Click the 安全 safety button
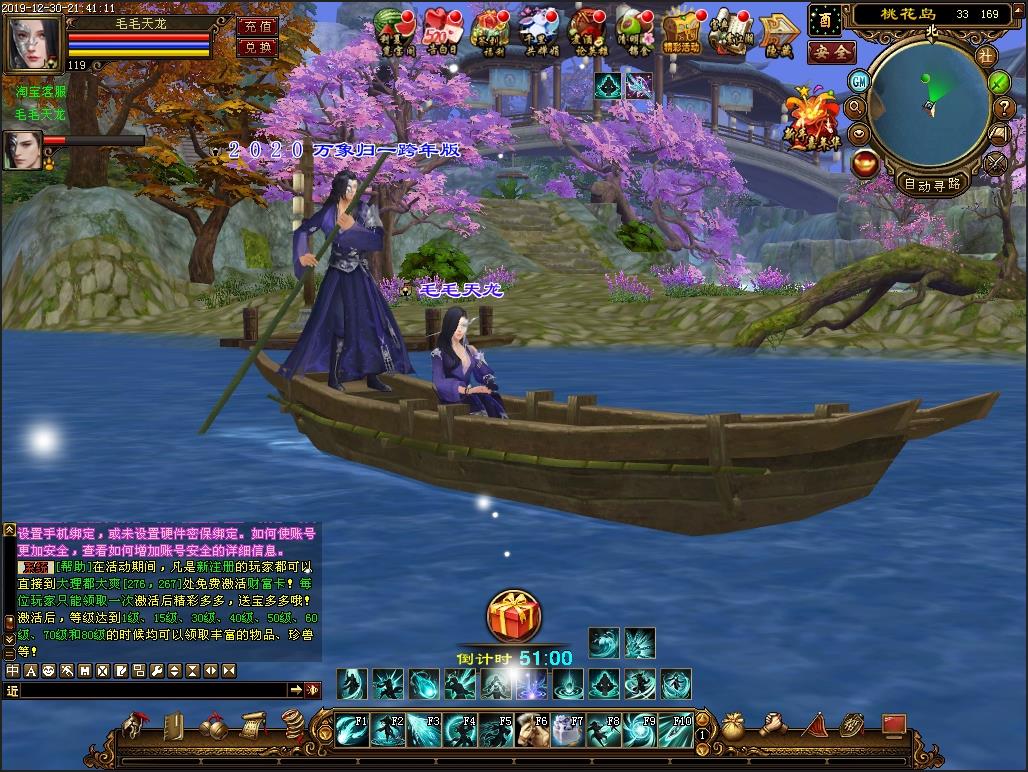Screen dimensions: 1028x772 pyautogui.click(x=830, y=52)
